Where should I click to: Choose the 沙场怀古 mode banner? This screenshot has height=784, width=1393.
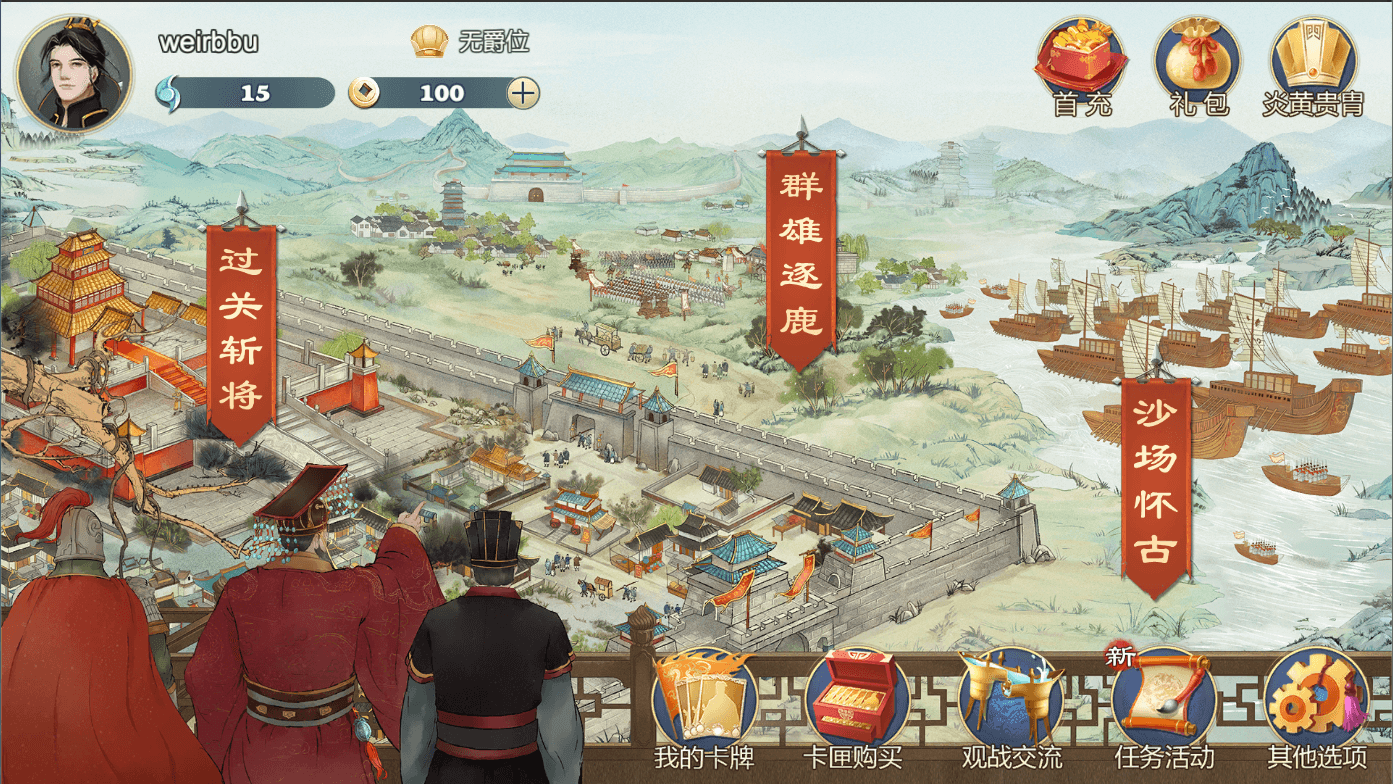[x=1155, y=483]
